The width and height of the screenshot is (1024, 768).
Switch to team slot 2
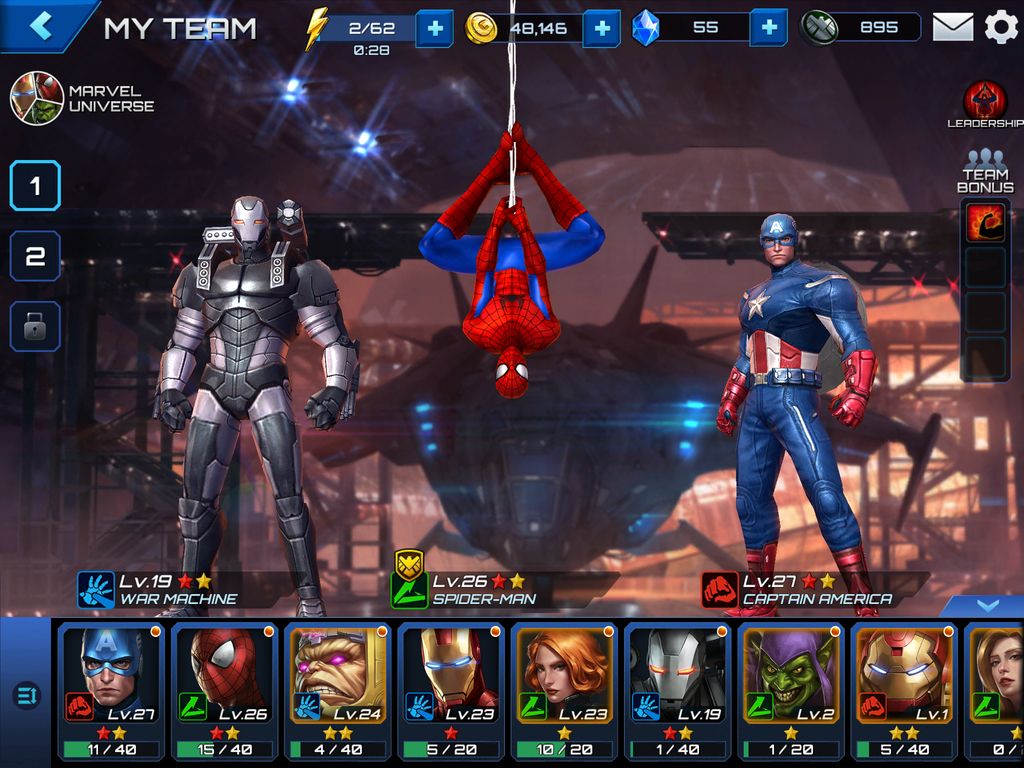click(x=35, y=256)
